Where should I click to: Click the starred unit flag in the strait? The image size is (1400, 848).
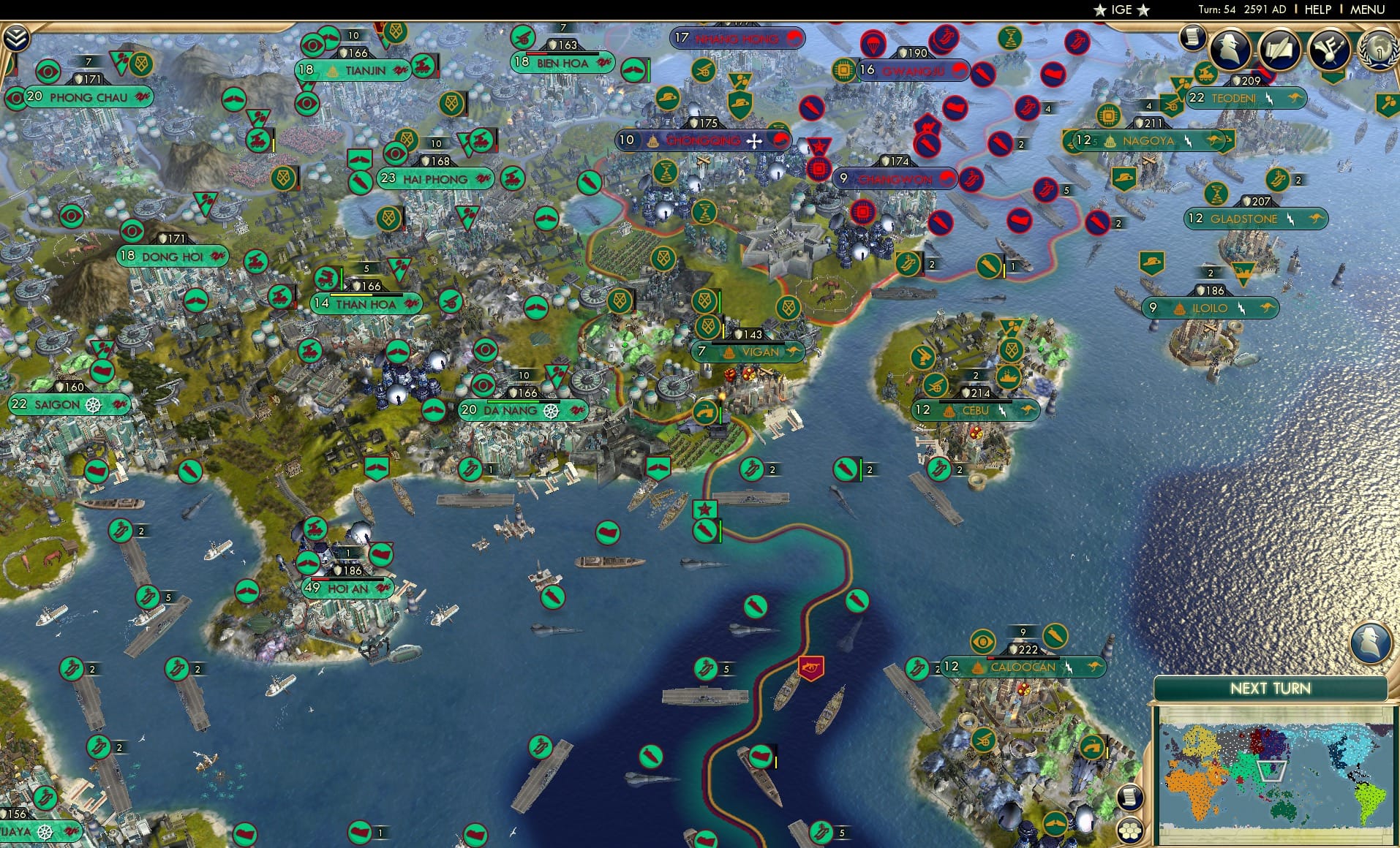coord(704,507)
